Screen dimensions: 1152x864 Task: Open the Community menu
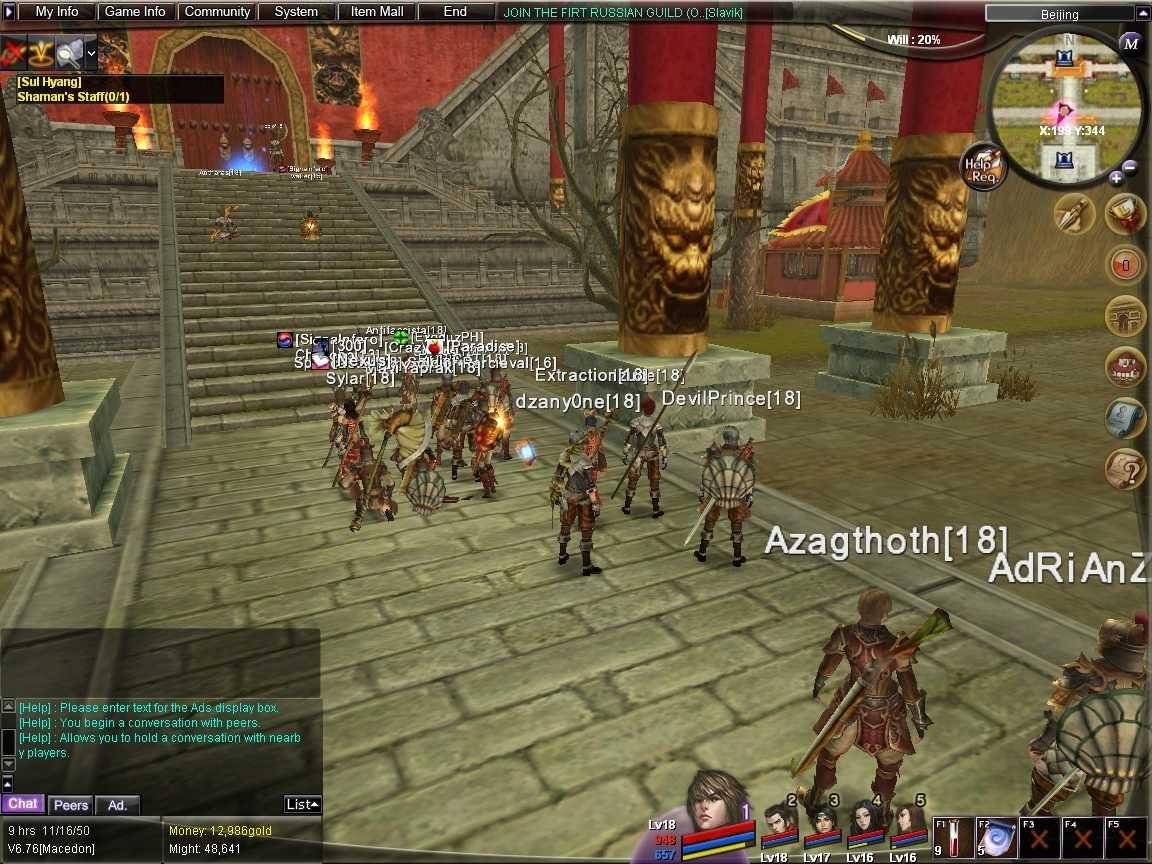click(x=217, y=12)
